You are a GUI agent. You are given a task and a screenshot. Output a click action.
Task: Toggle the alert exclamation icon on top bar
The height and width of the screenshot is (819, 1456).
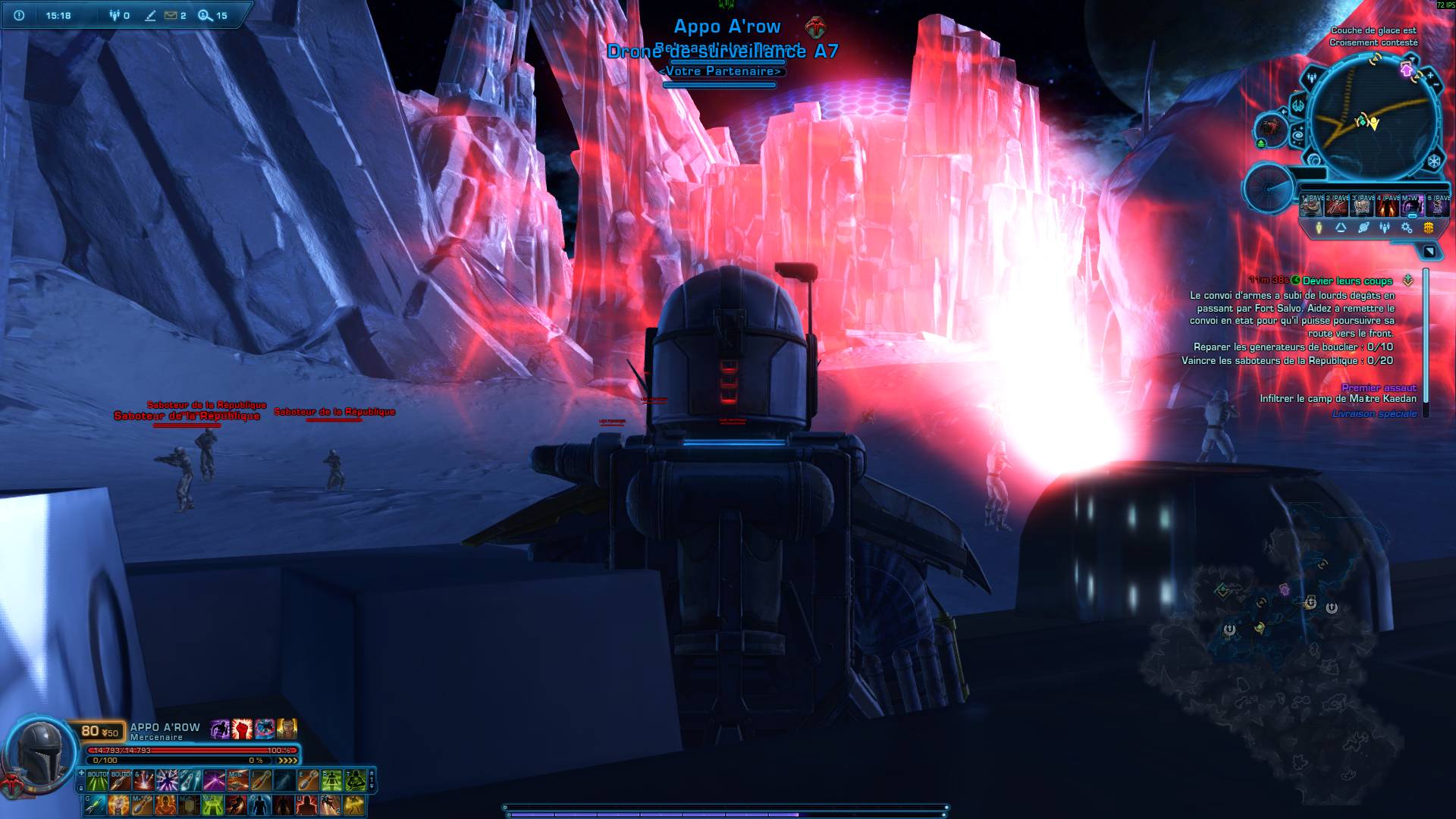[x=20, y=15]
